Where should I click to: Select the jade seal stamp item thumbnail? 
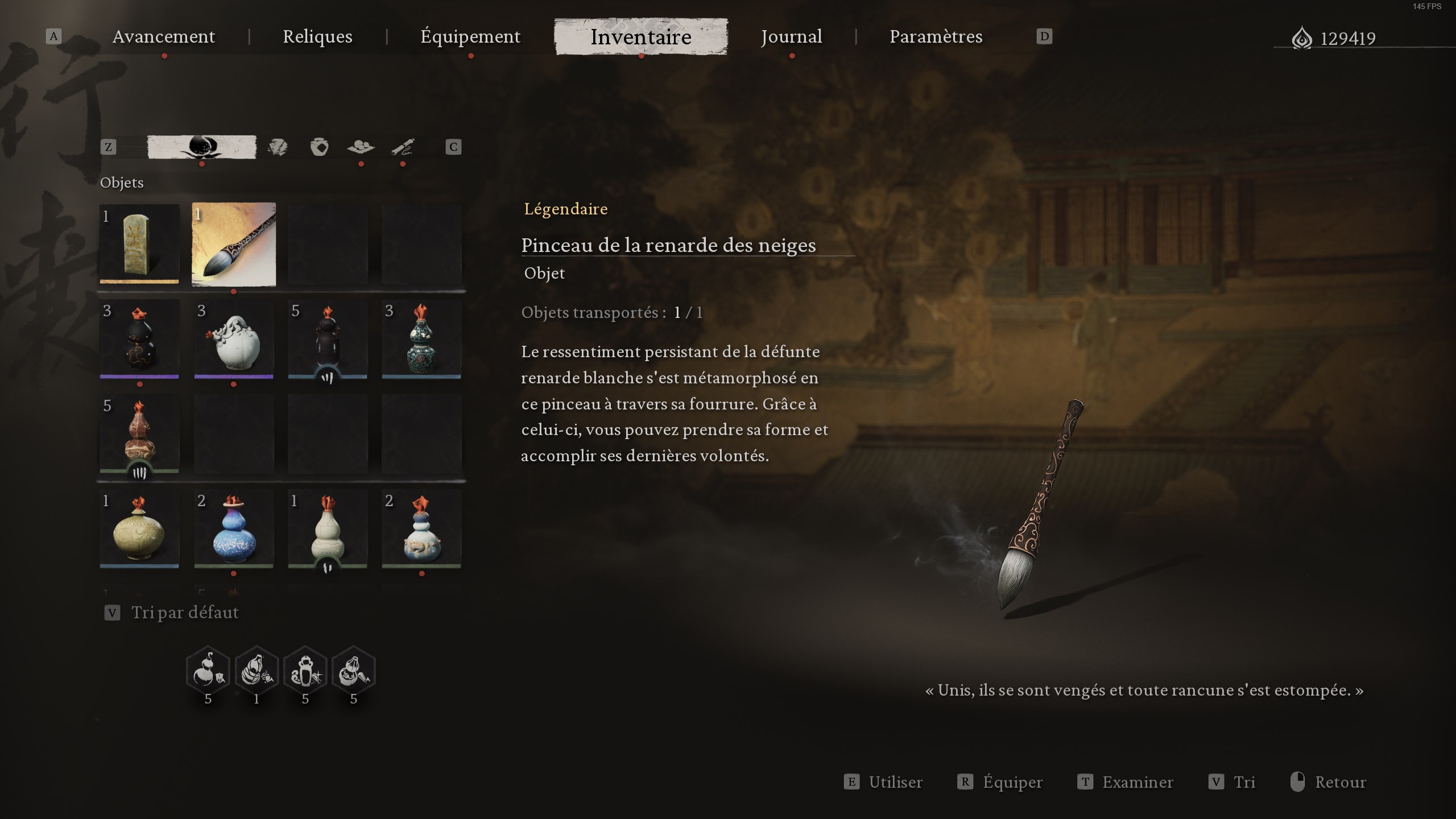[x=139, y=245]
